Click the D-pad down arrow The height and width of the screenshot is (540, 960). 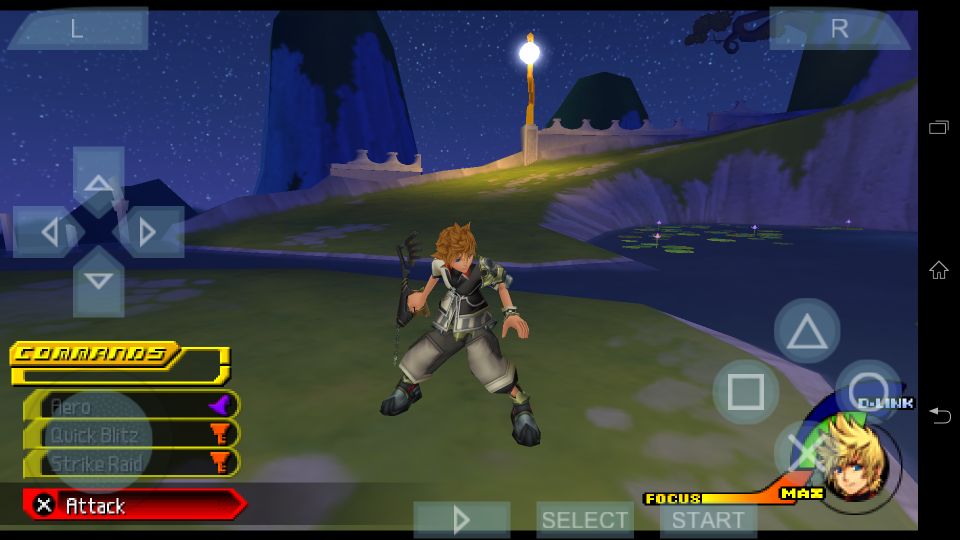pyautogui.click(x=98, y=282)
